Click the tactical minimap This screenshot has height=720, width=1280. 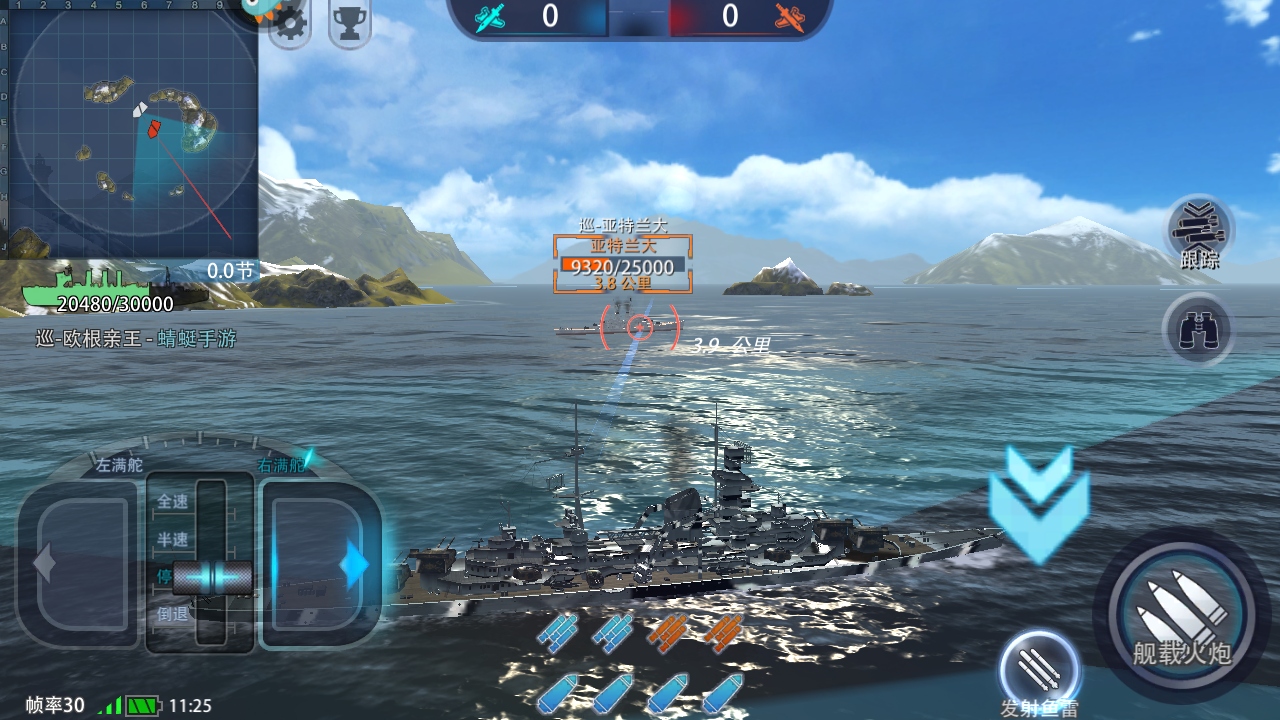coord(130,128)
